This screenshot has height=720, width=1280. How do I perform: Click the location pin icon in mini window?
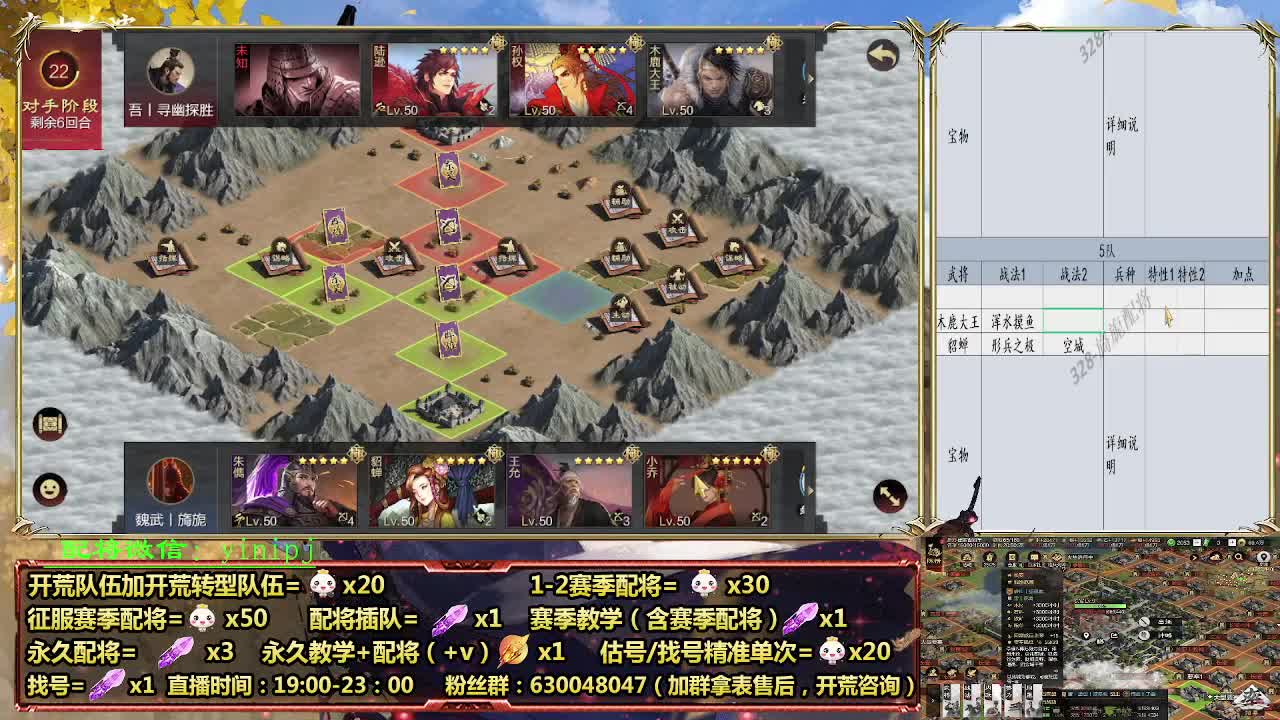point(1084,636)
